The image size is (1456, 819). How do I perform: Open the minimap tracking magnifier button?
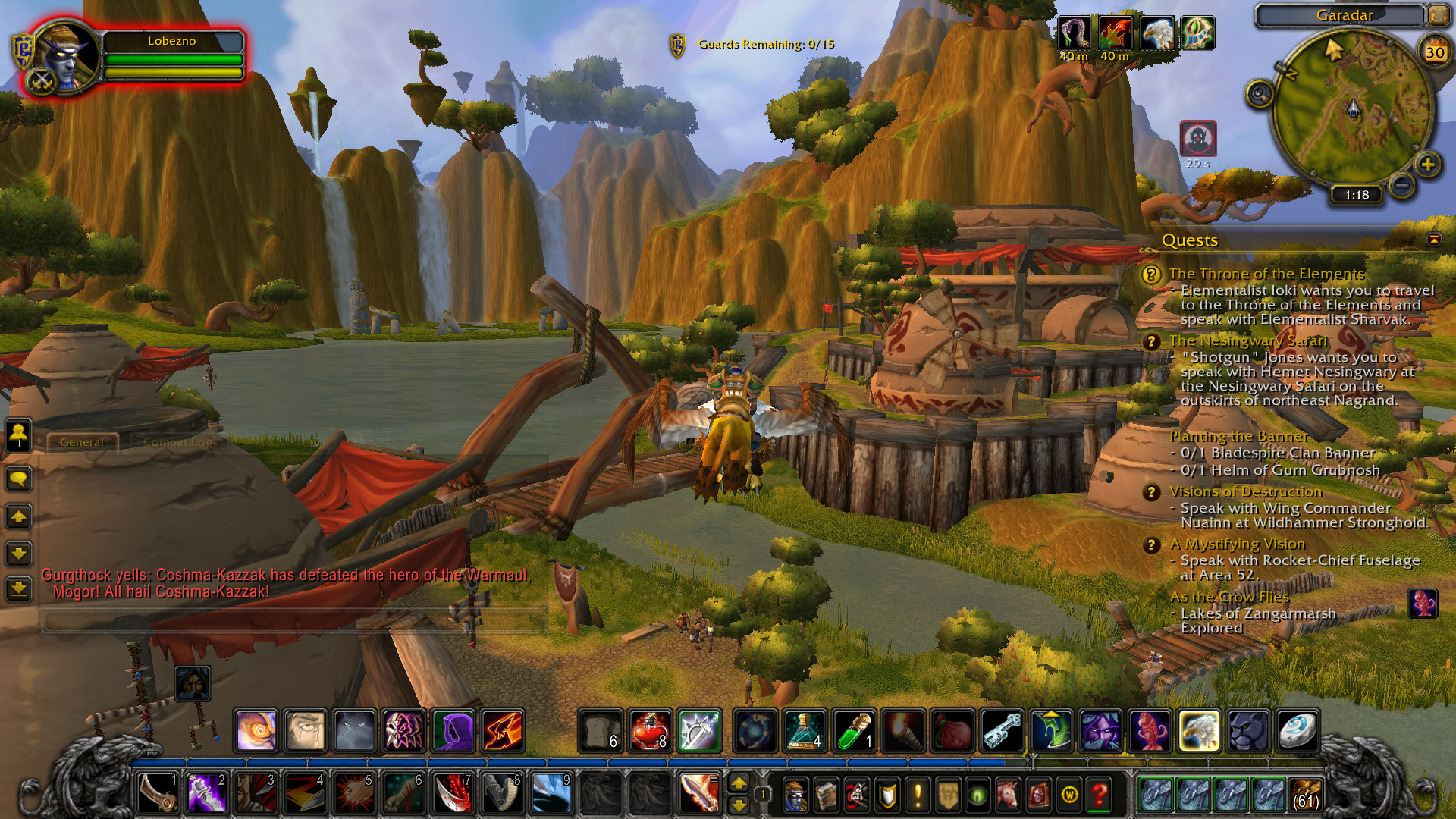point(1260,95)
